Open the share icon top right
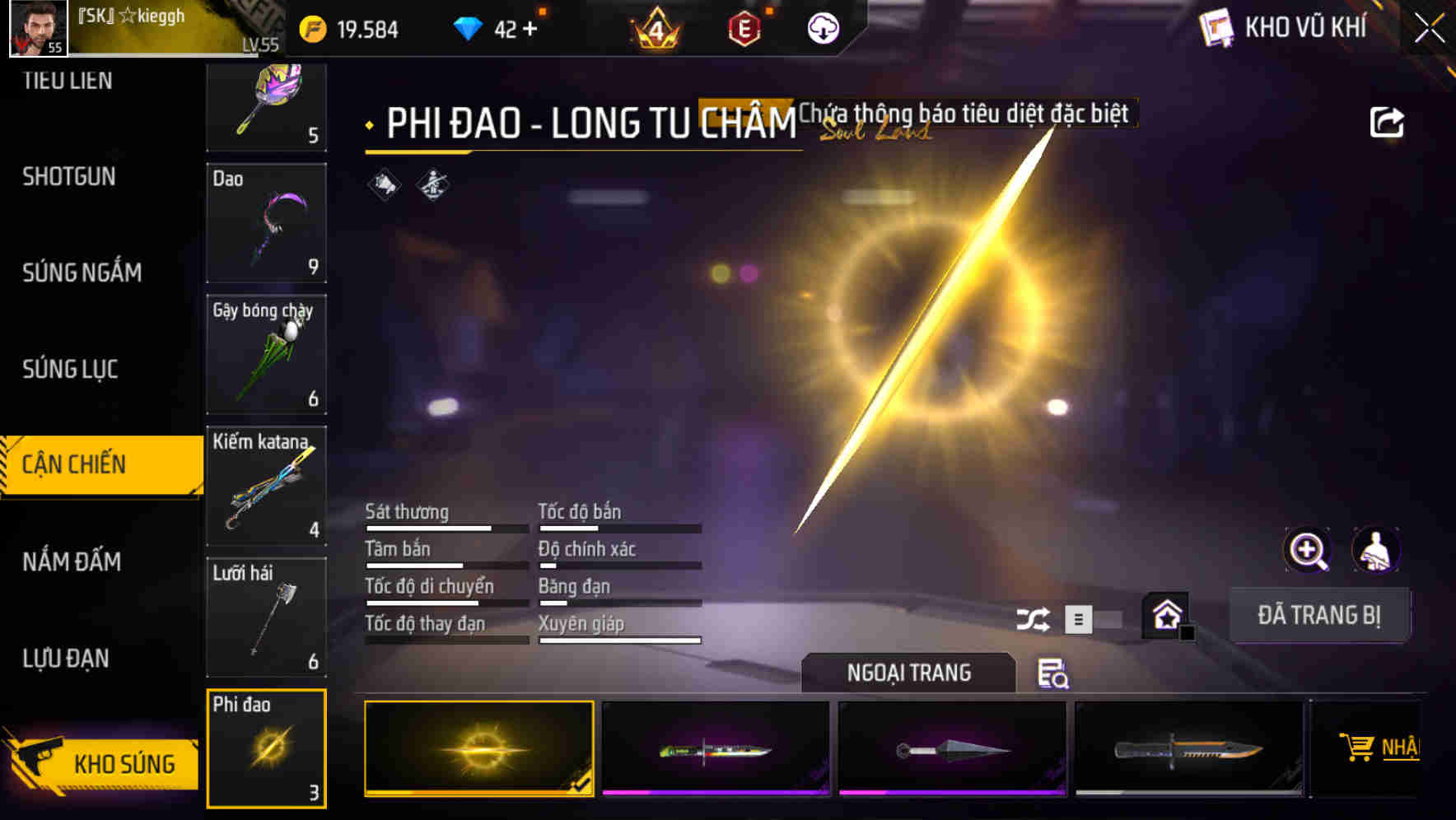The height and width of the screenshot is (820, 1456). tap(1386, 121)
